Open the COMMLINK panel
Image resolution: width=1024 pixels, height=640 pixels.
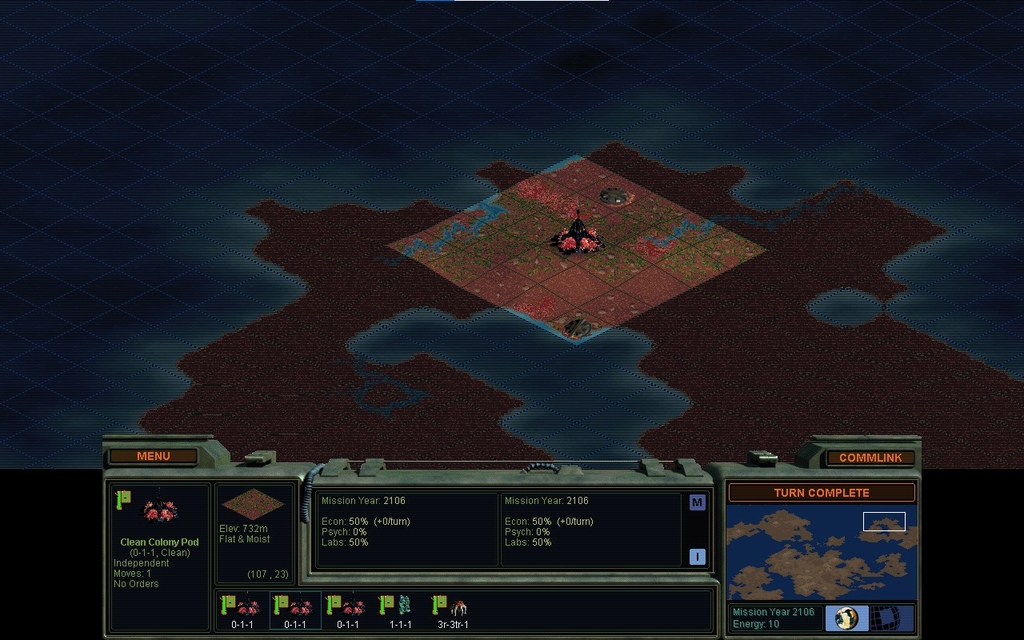pos(870,457)
